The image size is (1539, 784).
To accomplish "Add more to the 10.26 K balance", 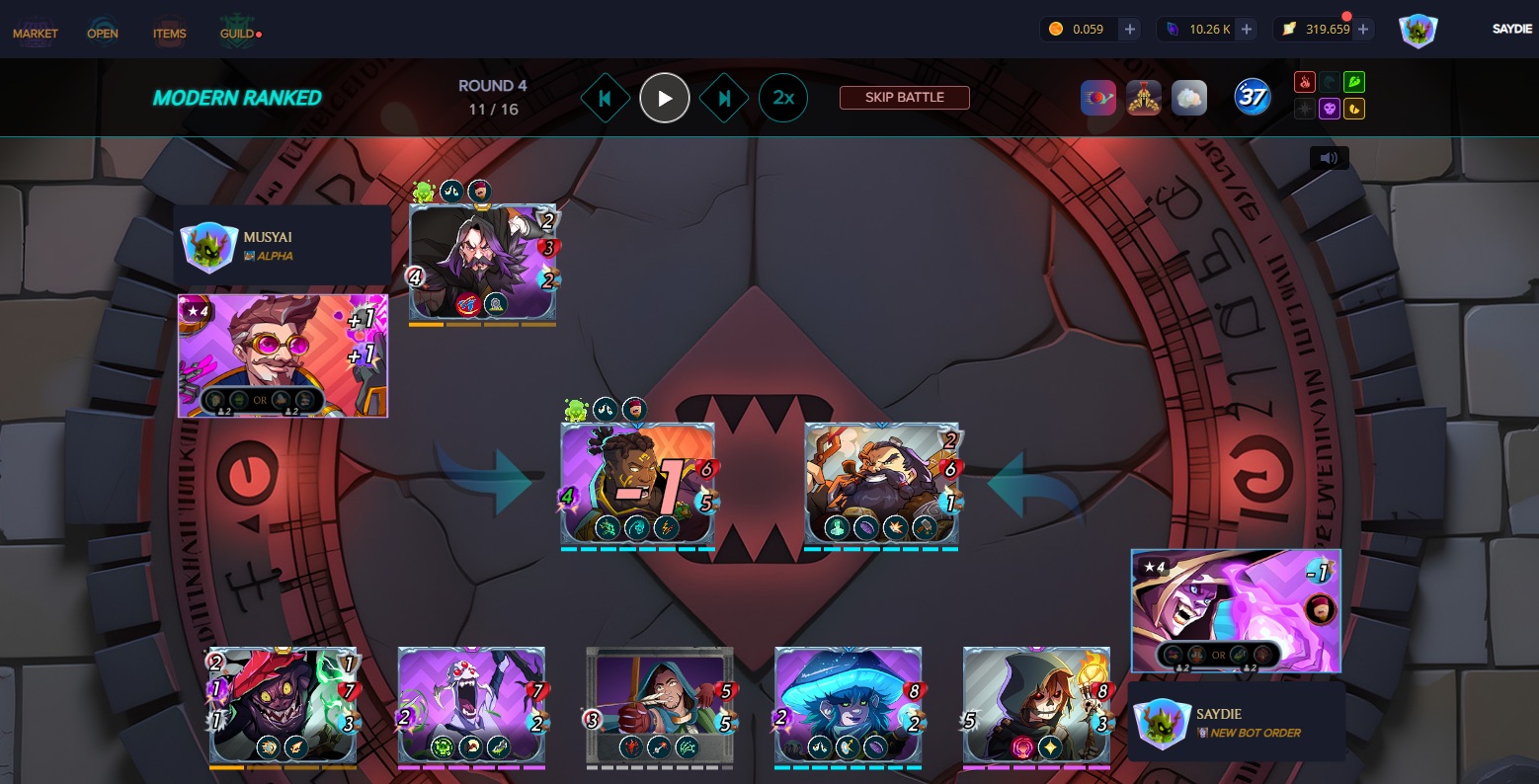I will (x=1247, y=30).
